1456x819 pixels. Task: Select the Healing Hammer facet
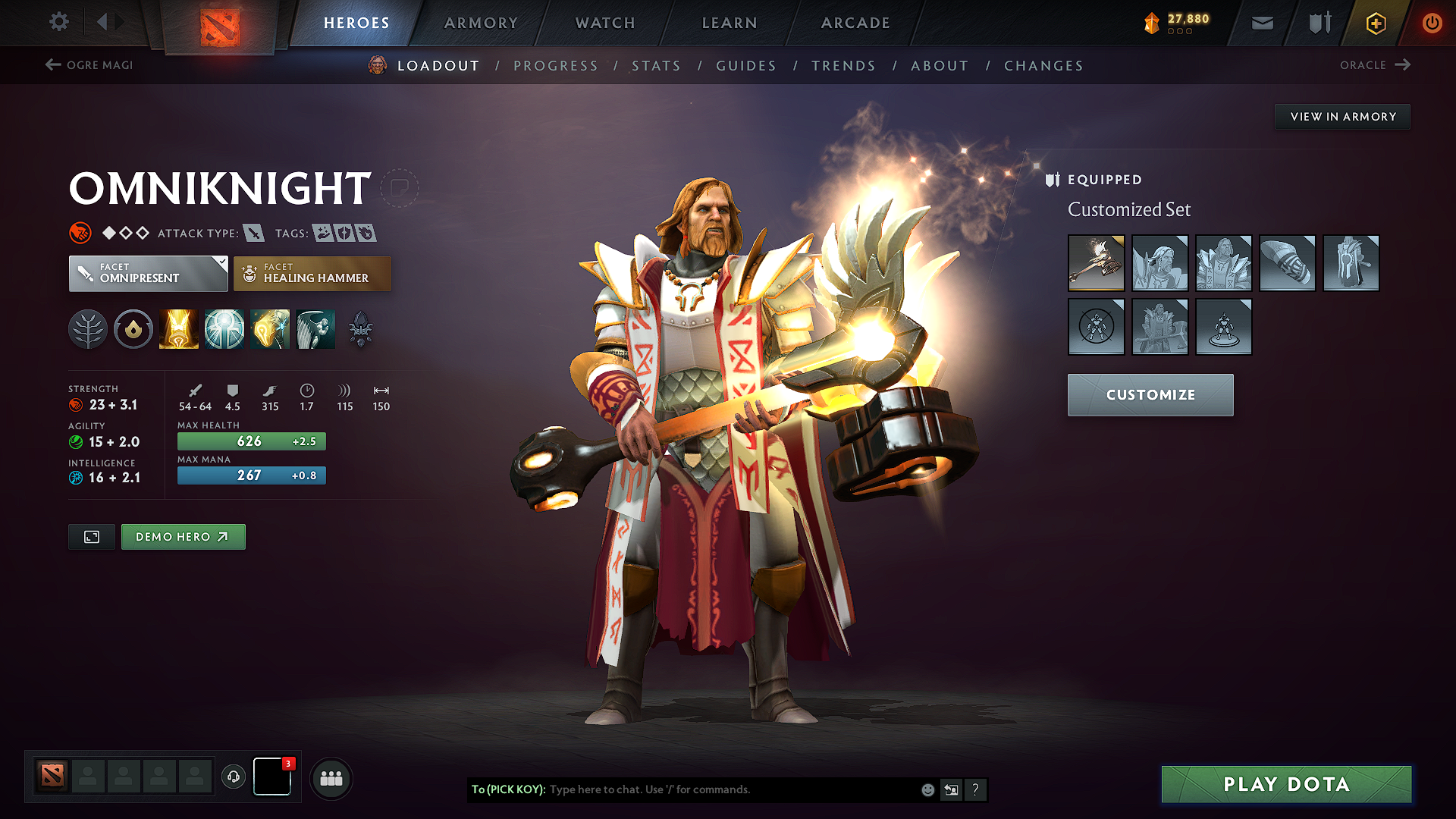point(312,273)
